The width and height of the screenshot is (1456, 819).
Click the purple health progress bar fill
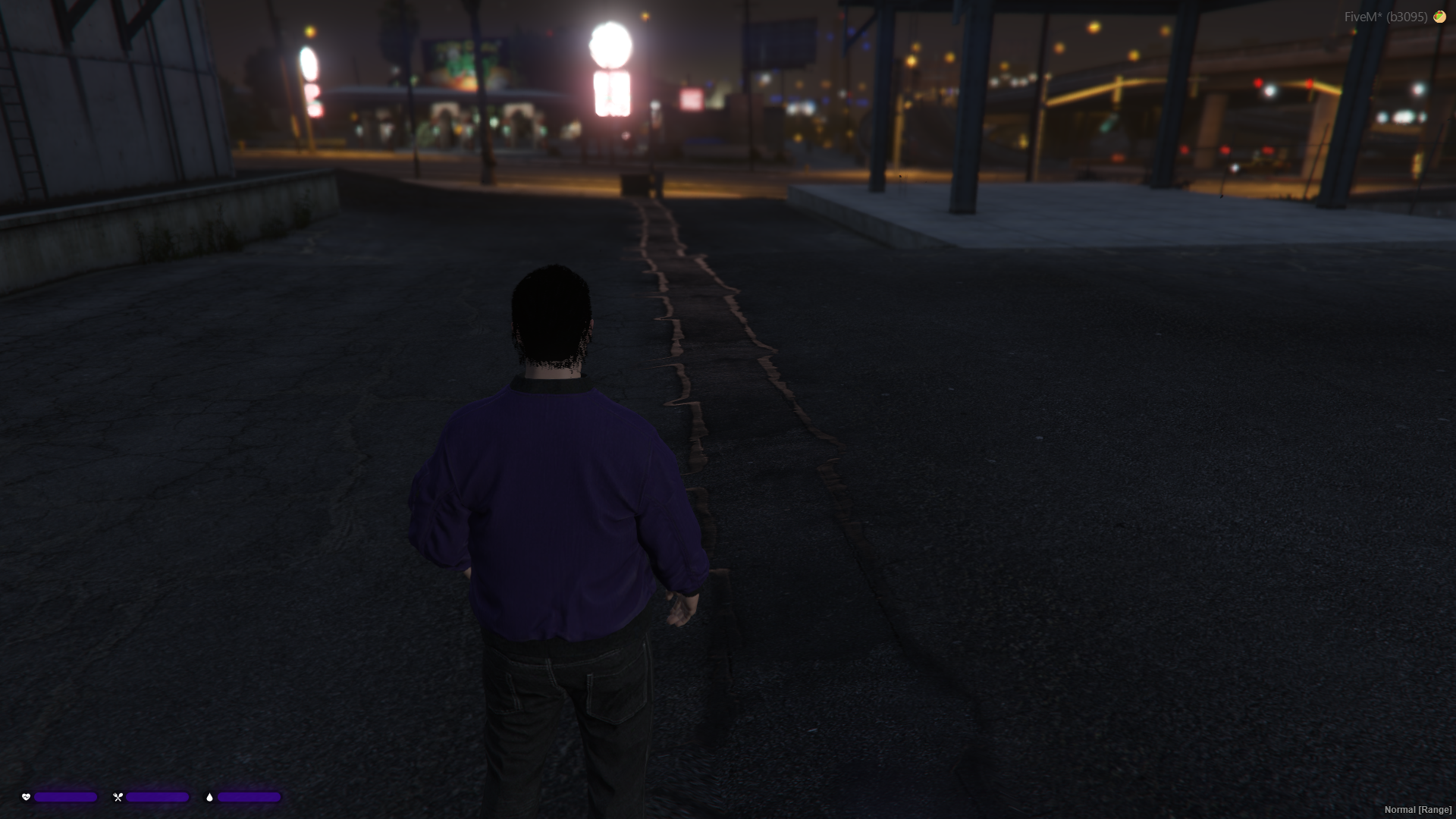point(64,797)
